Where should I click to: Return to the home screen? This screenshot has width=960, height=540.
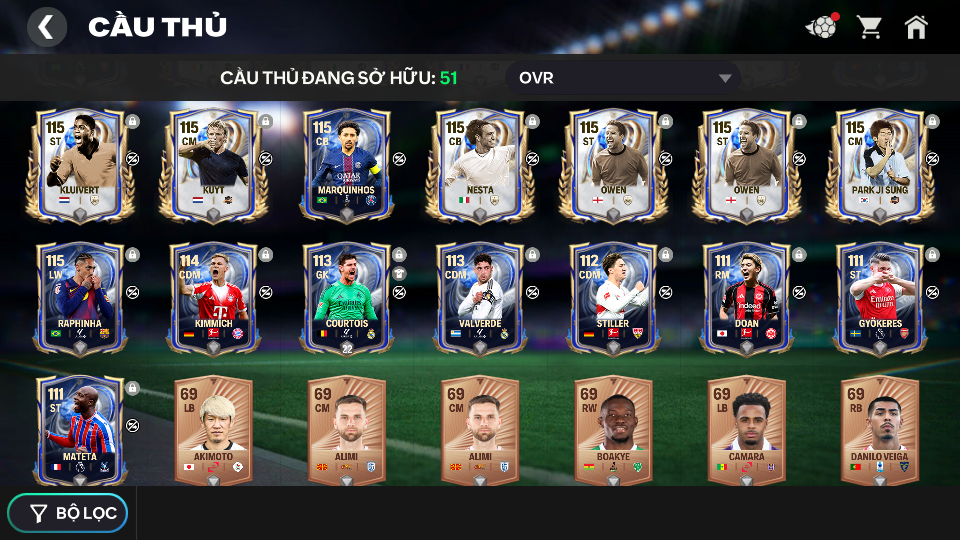pyautogui.click(x=916, y=27)
